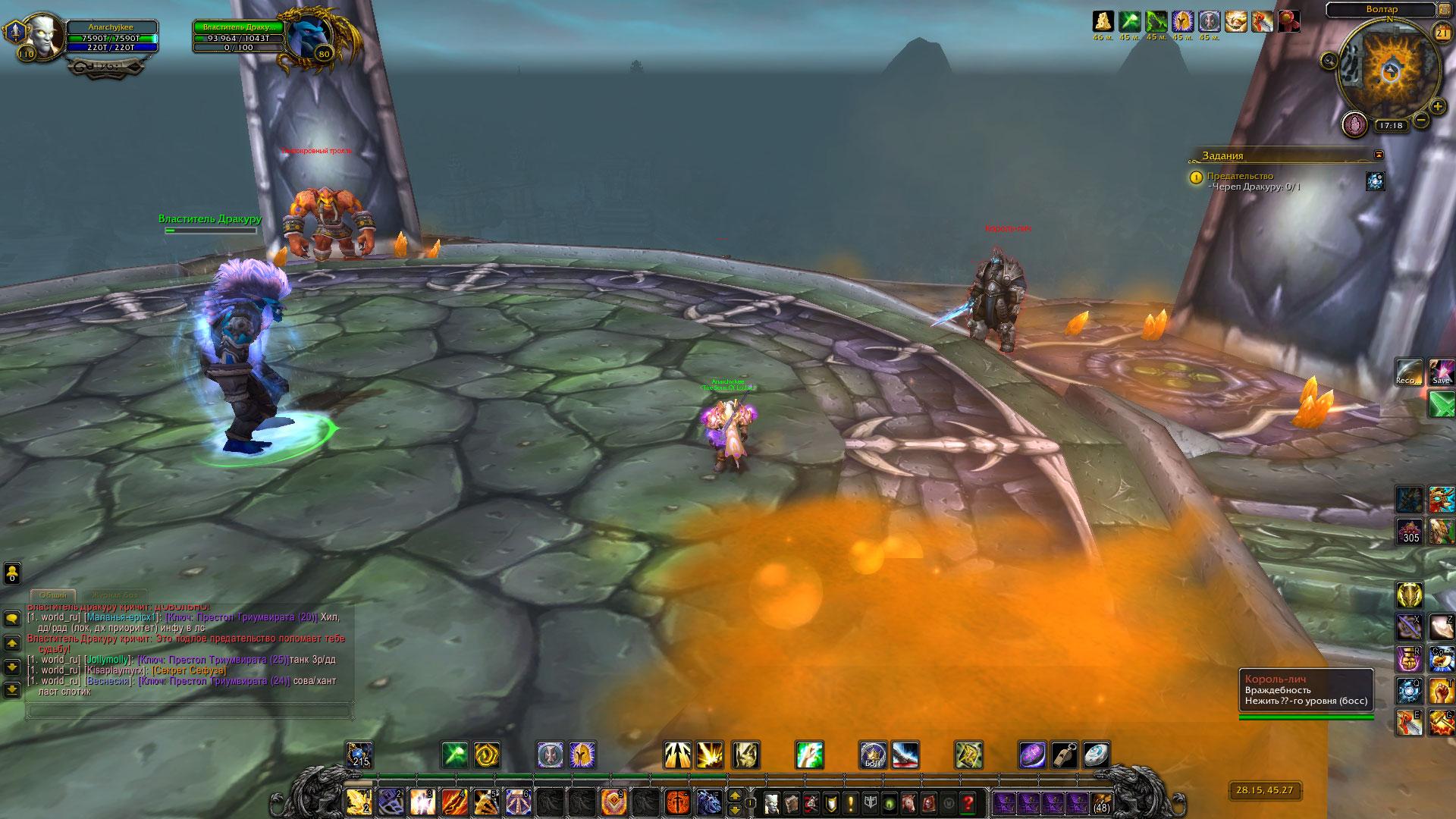Open the chat menu speech bubble
Viewport: 1456px width, 819px height.
click(x=12, y=619)
